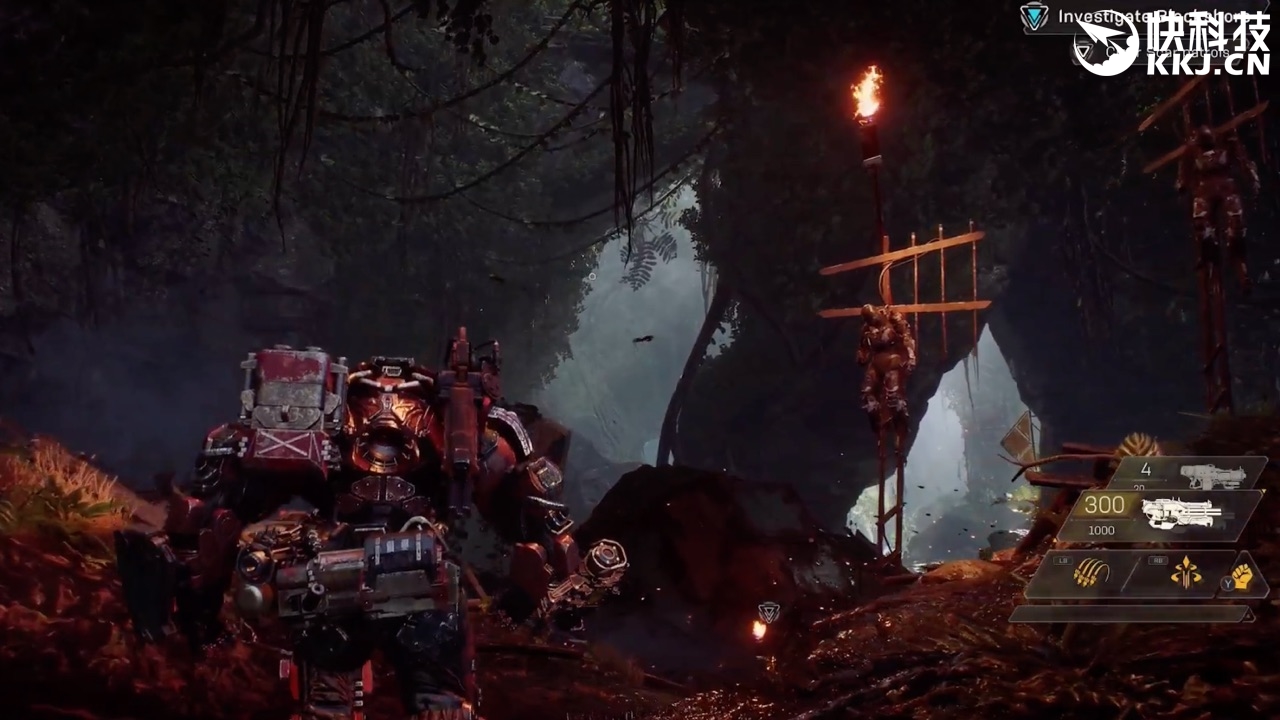Click the blue triangle mission objective icon
This screenshot has width=1280, height=720.
click(1034, 16)
